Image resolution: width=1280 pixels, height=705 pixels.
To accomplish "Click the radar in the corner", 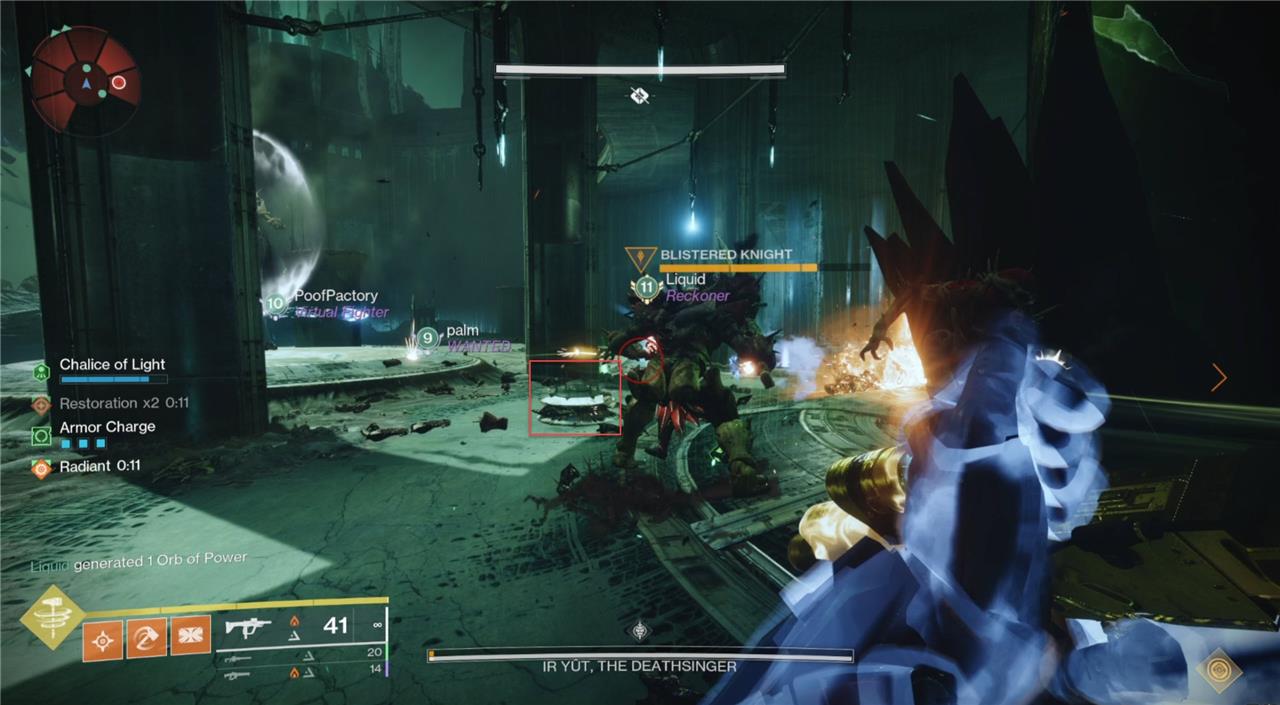I will click(84, 80).
